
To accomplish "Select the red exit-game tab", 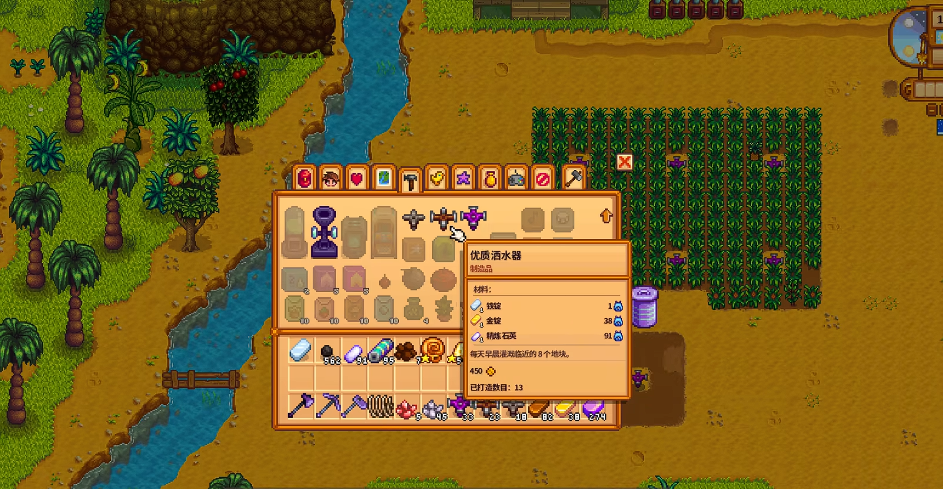I will tap(542, 178).
